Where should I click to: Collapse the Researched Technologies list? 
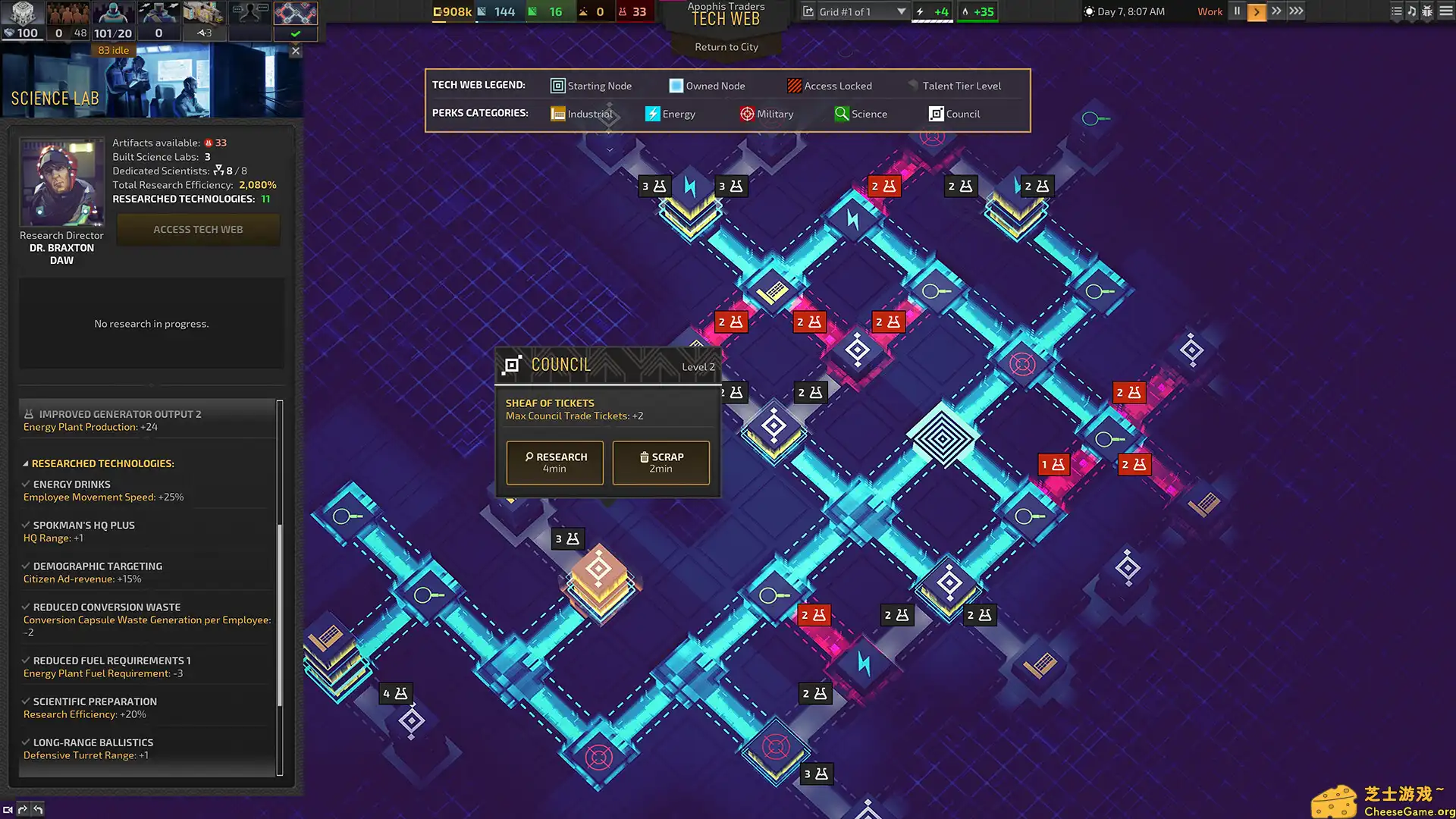pos(25,463)
